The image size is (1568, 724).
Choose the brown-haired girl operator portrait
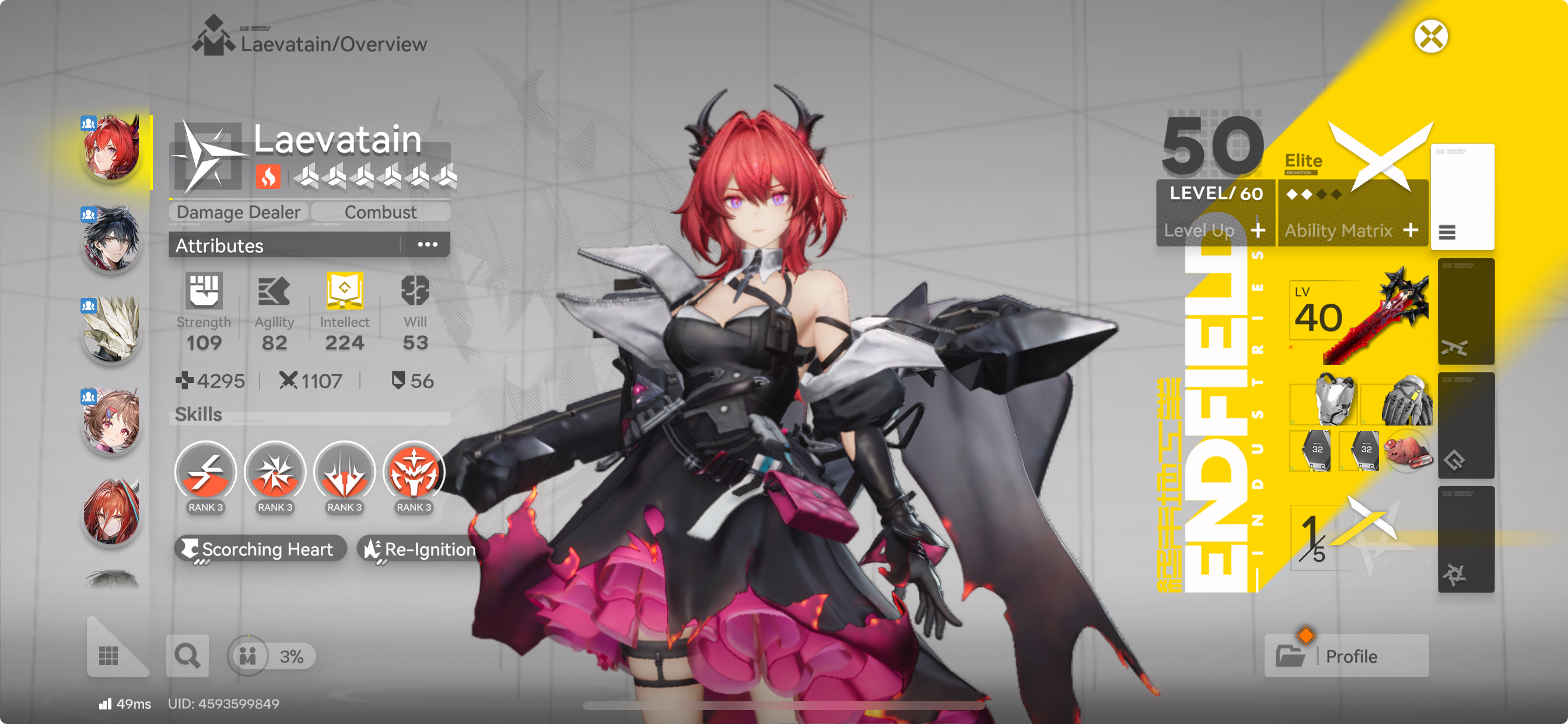[x=112, y=420]
